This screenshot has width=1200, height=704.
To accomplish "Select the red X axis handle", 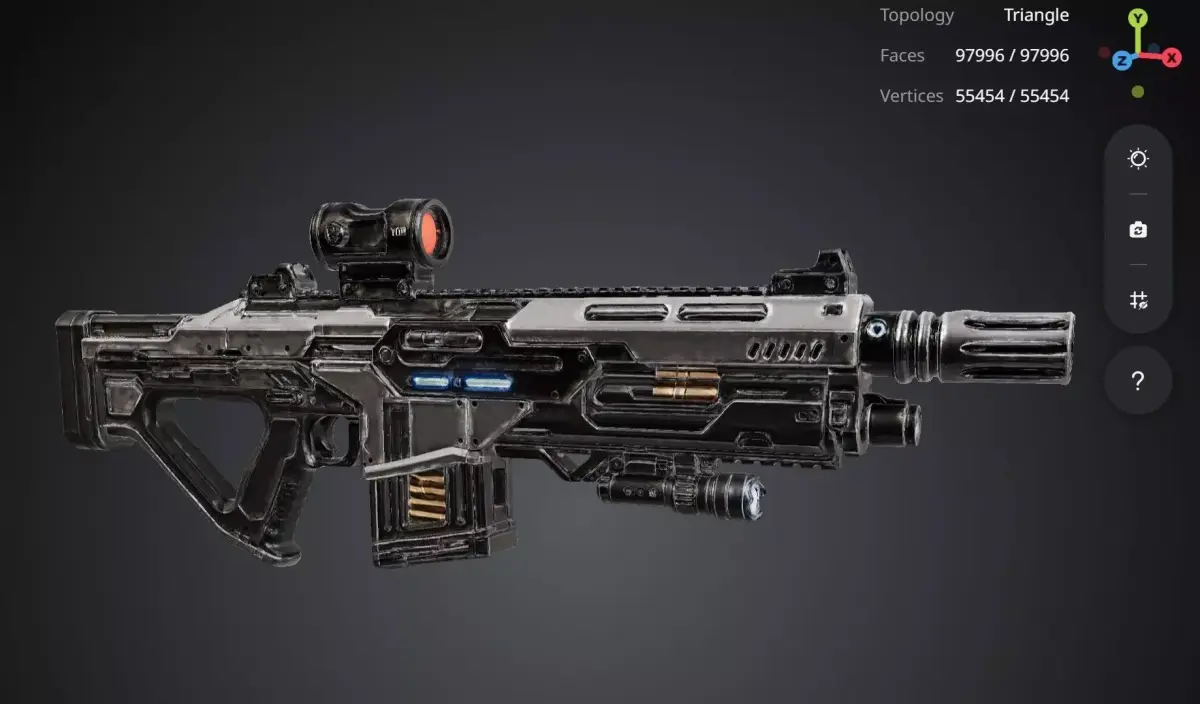I will pyautogui.click(x=1172, y=58).
